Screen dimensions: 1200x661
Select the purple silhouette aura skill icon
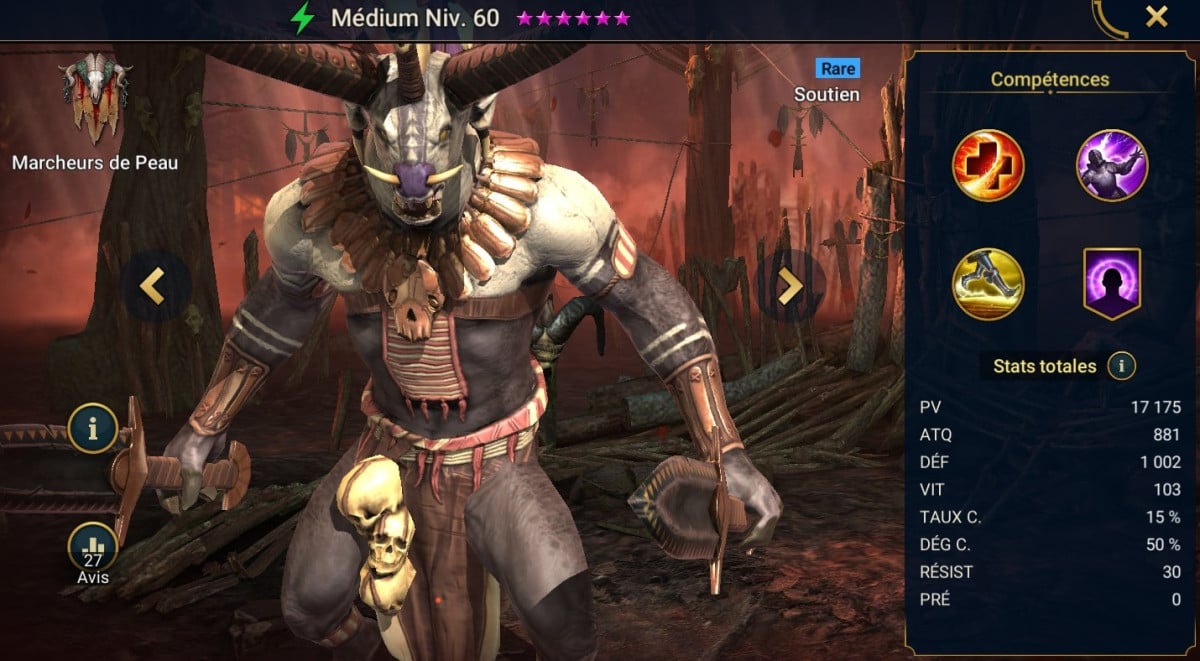[x=1111, y=284]
